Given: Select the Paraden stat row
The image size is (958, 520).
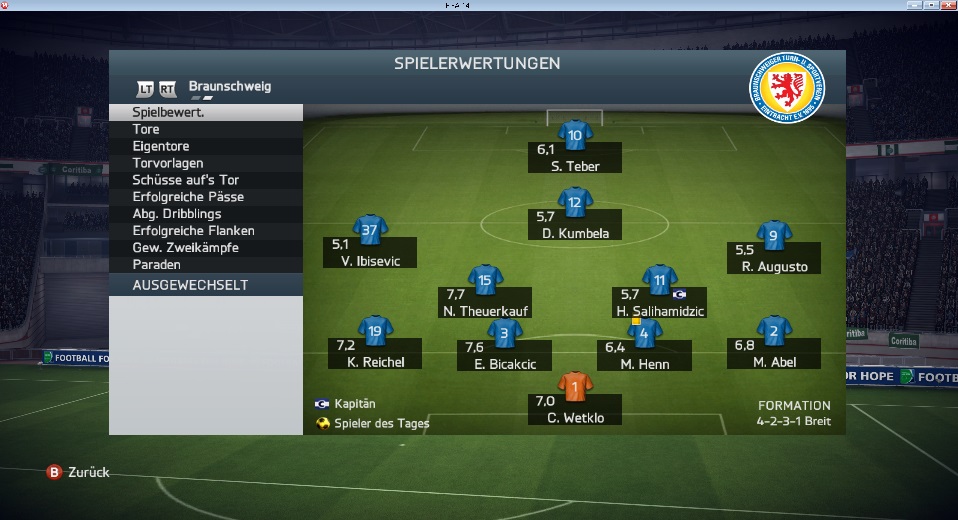Looking at the screenshot, I should [205, 265].
